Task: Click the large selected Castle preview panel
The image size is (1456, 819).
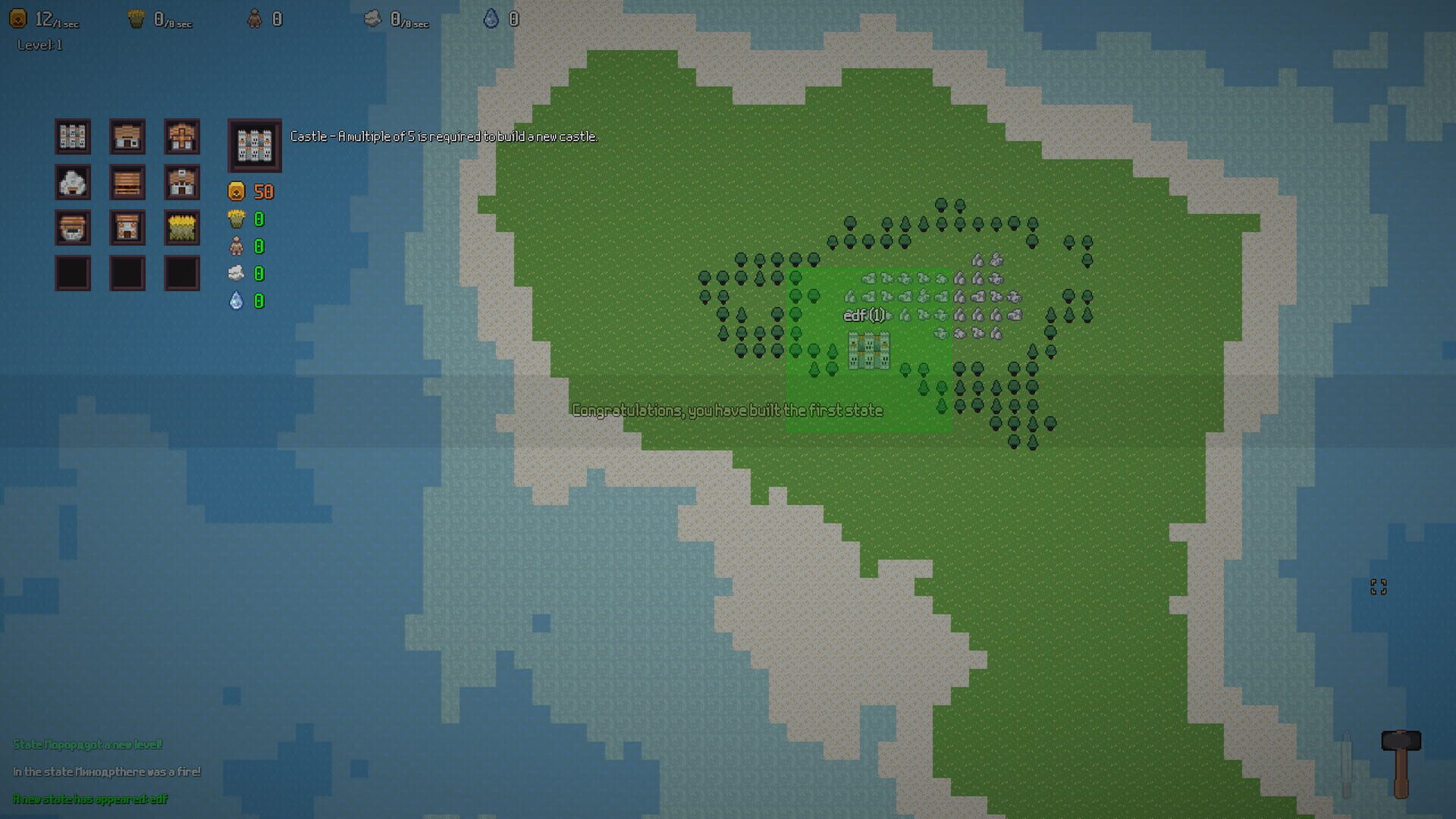Action: [x=253, y=145]
